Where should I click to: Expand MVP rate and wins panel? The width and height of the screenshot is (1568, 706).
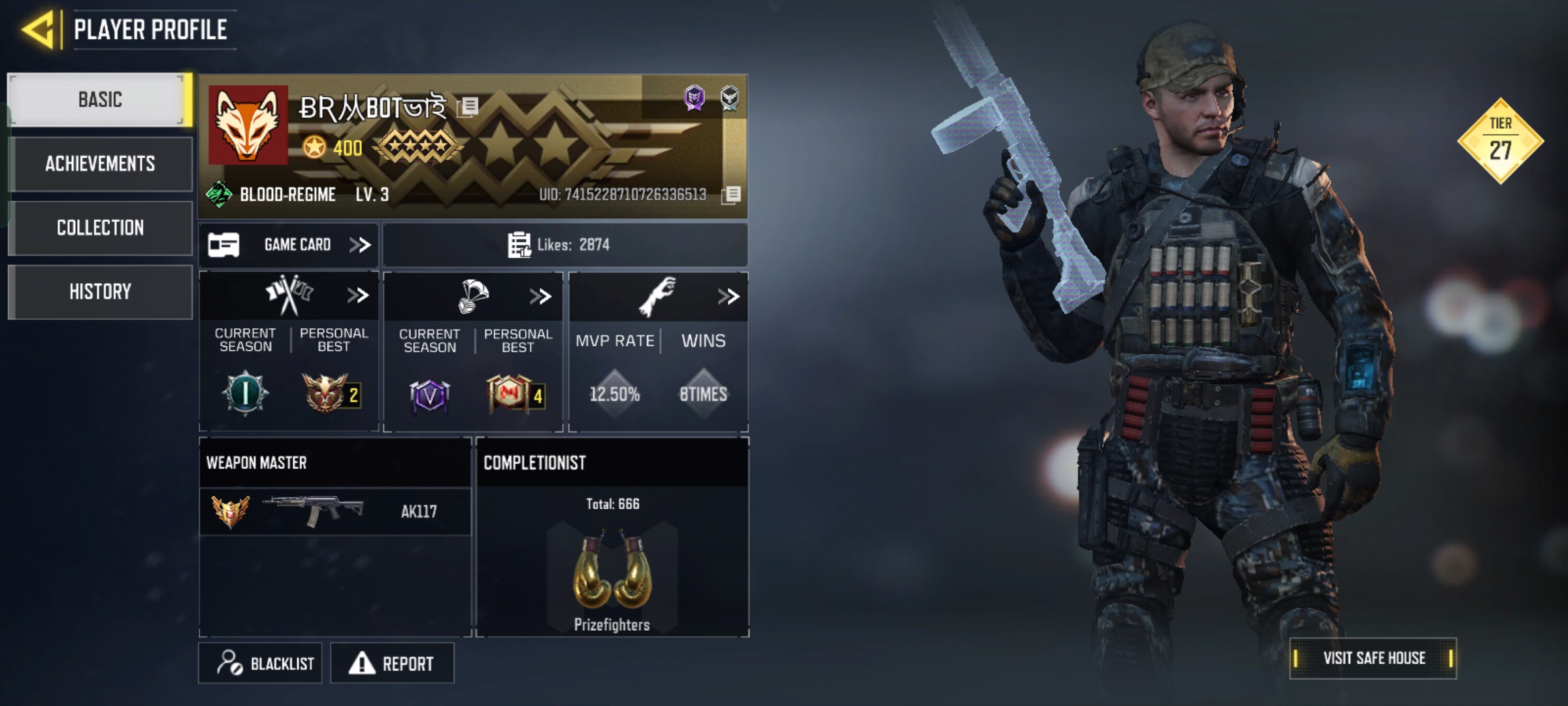728,297
